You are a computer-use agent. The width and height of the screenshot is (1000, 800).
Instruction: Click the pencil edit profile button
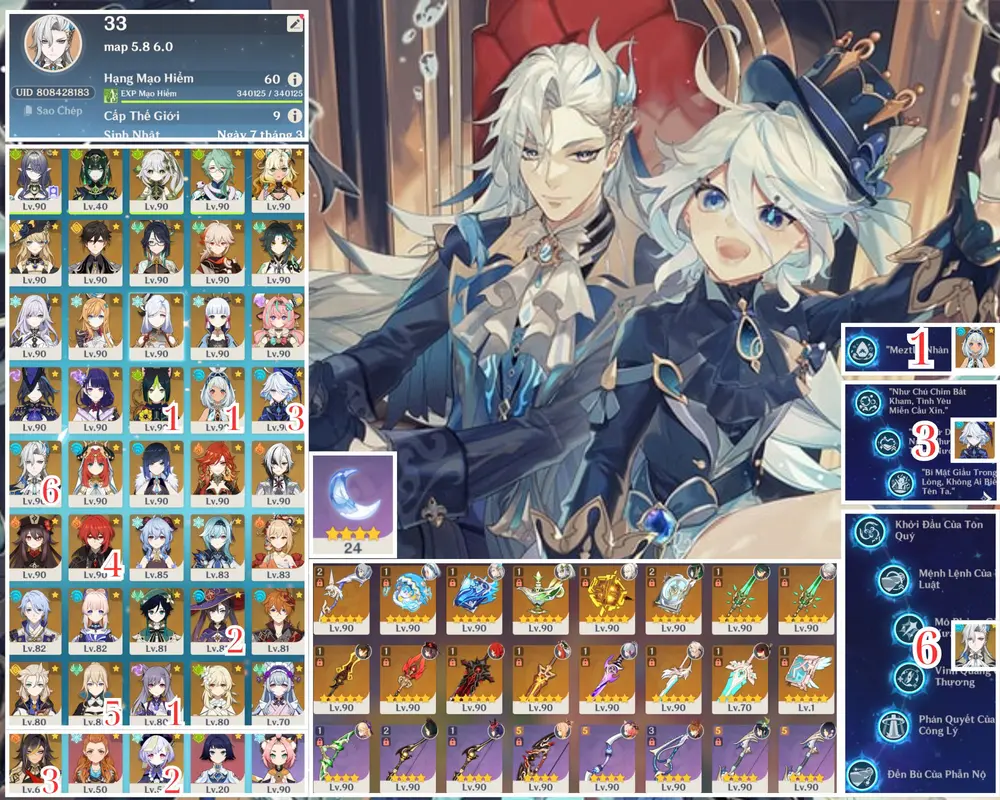coord(293,24)
